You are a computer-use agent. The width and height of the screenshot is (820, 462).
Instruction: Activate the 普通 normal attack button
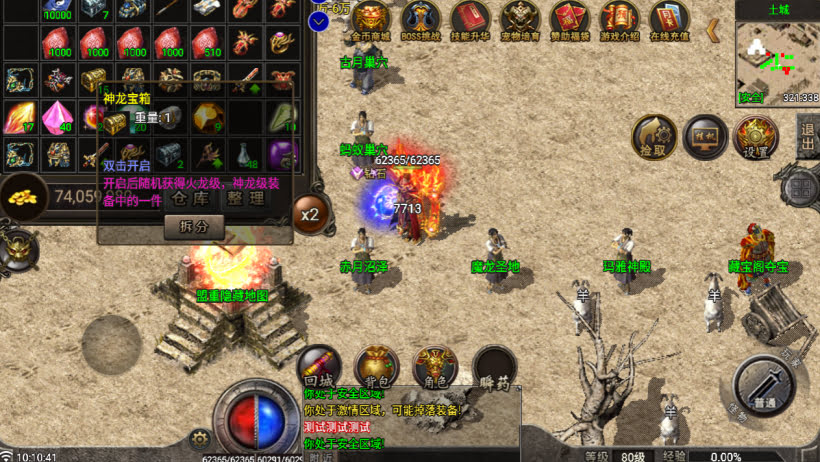point(764,386)
